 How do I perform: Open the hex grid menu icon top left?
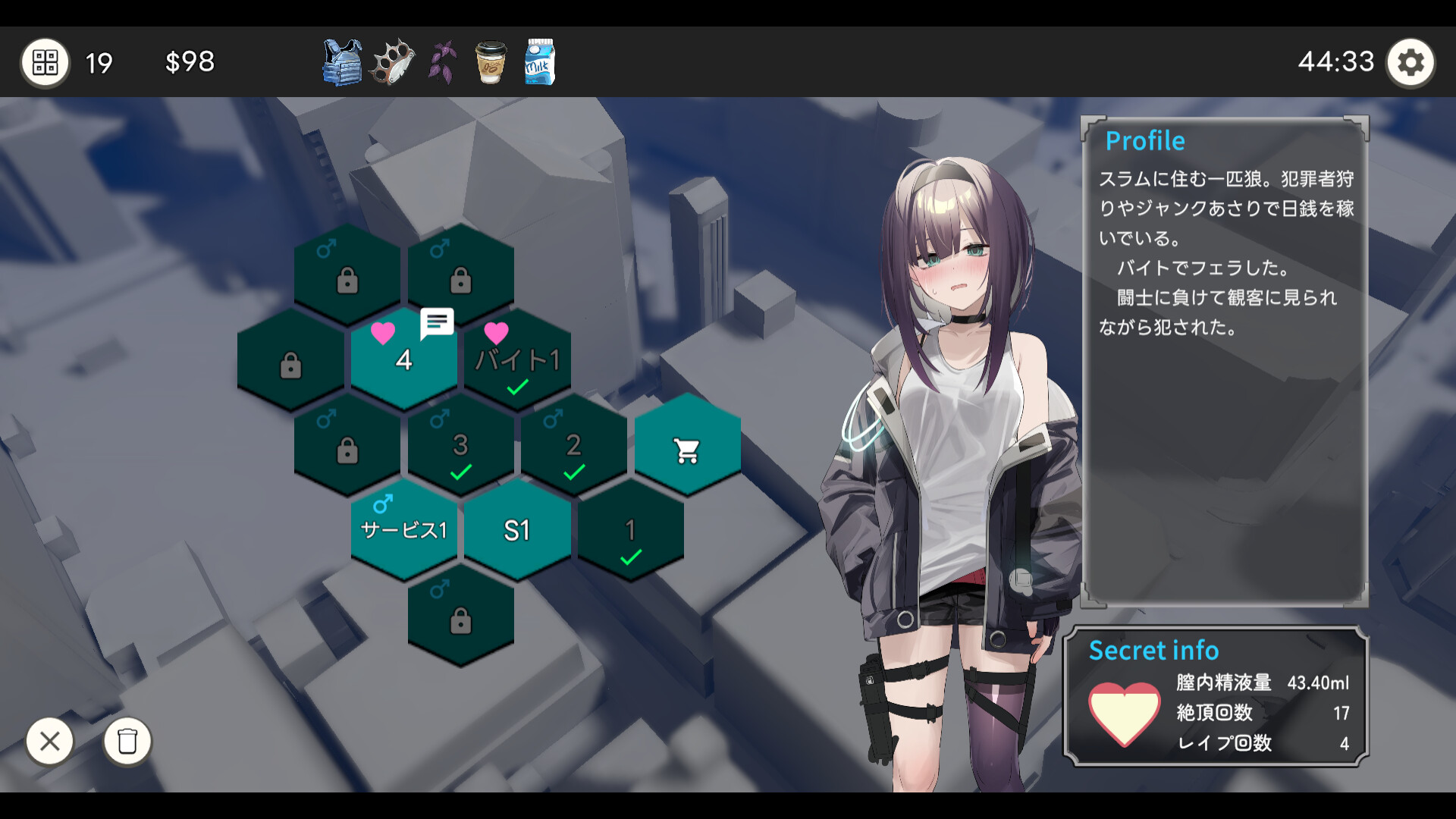coord(45,61)
